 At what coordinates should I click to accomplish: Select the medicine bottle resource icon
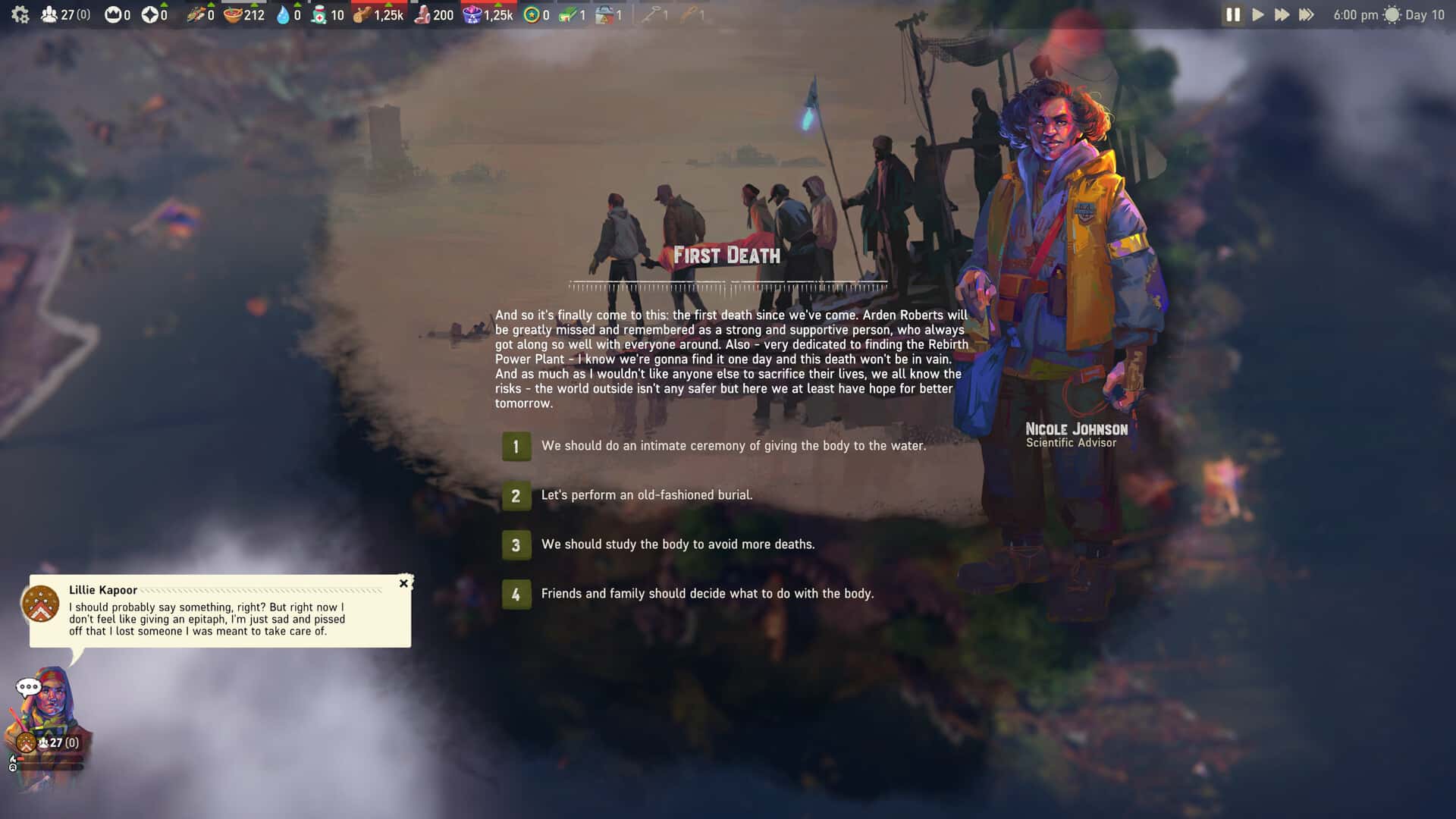(319, 14)
